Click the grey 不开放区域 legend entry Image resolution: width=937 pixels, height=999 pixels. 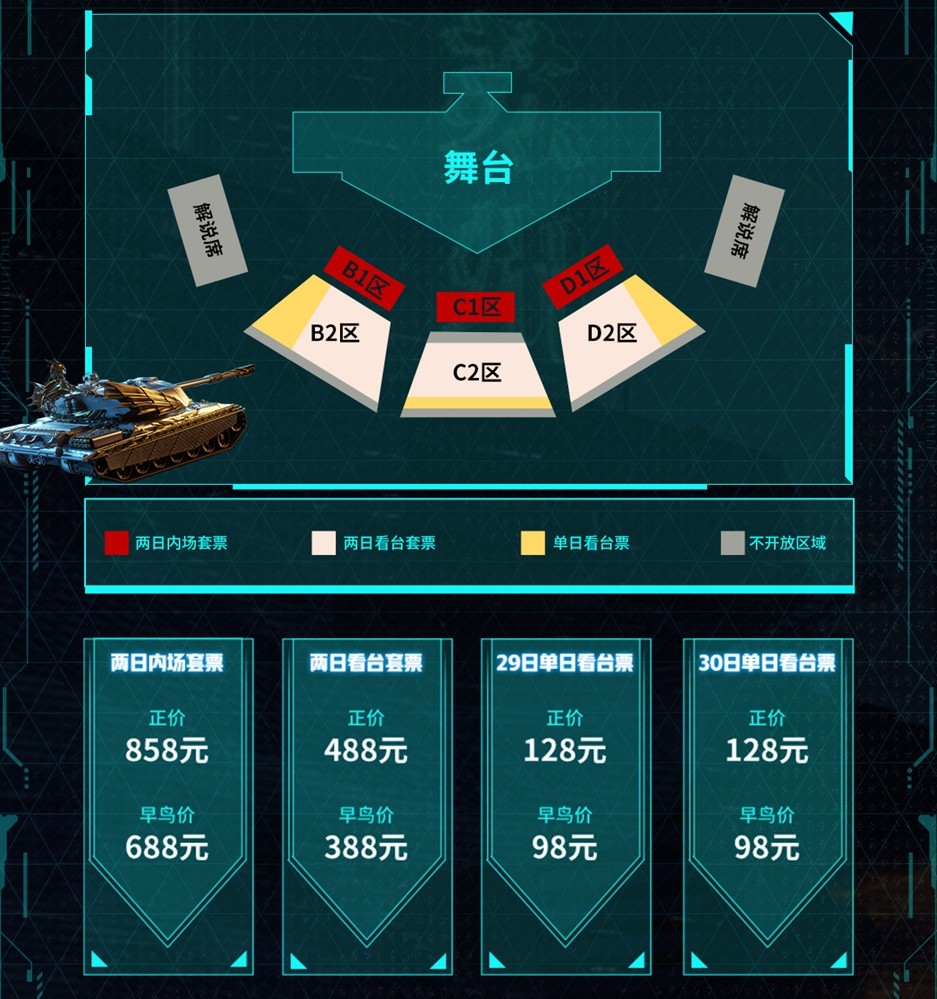pyautogui.click(x=774, y=543)
